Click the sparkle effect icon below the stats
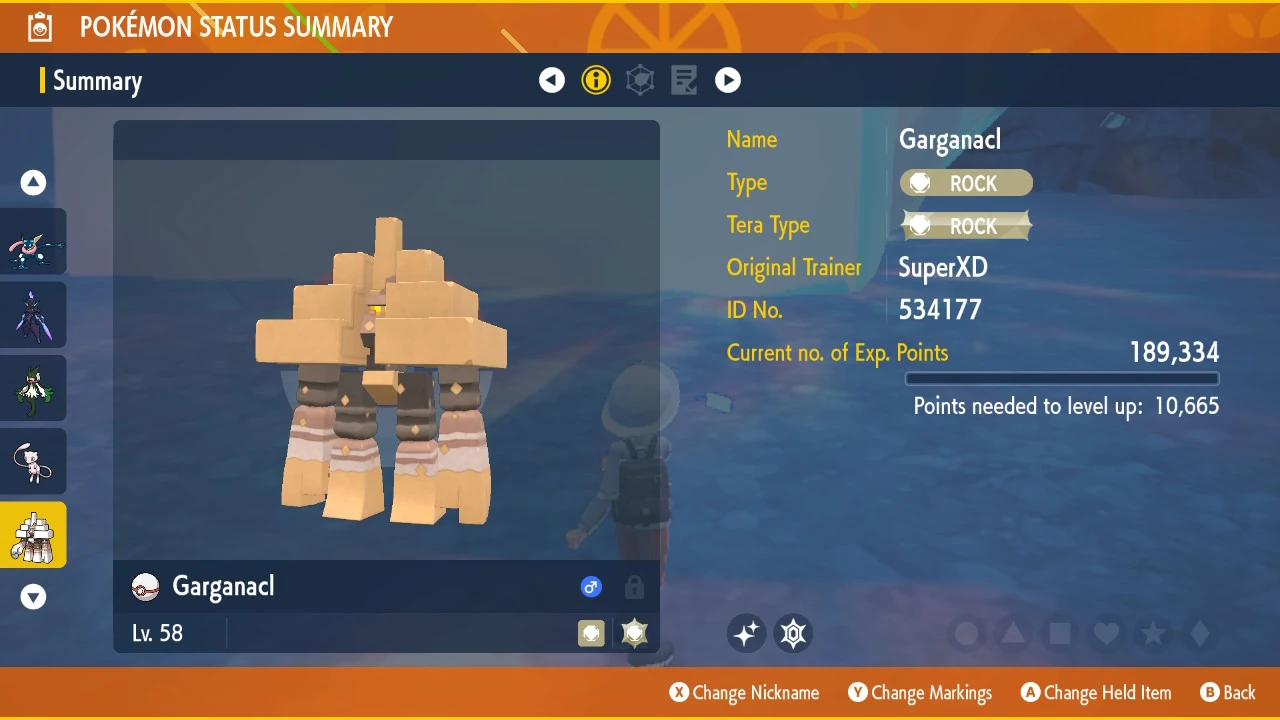Screen dimensions: 1280x720 click(x=746, y=633)
